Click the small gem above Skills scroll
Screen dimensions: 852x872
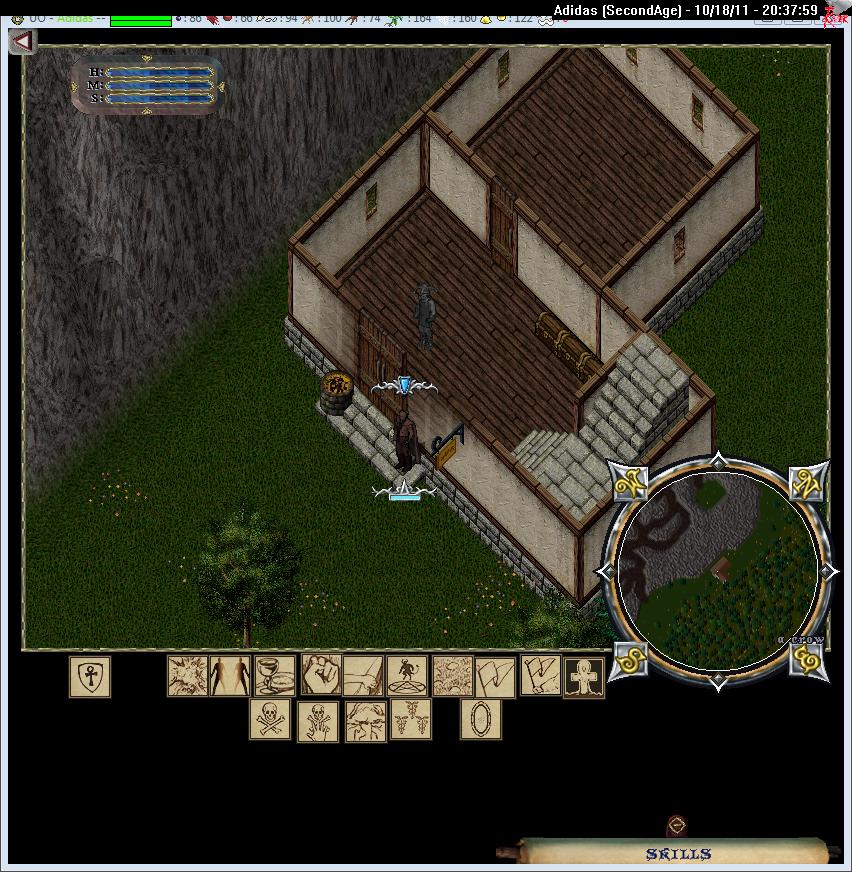[677, 826]
